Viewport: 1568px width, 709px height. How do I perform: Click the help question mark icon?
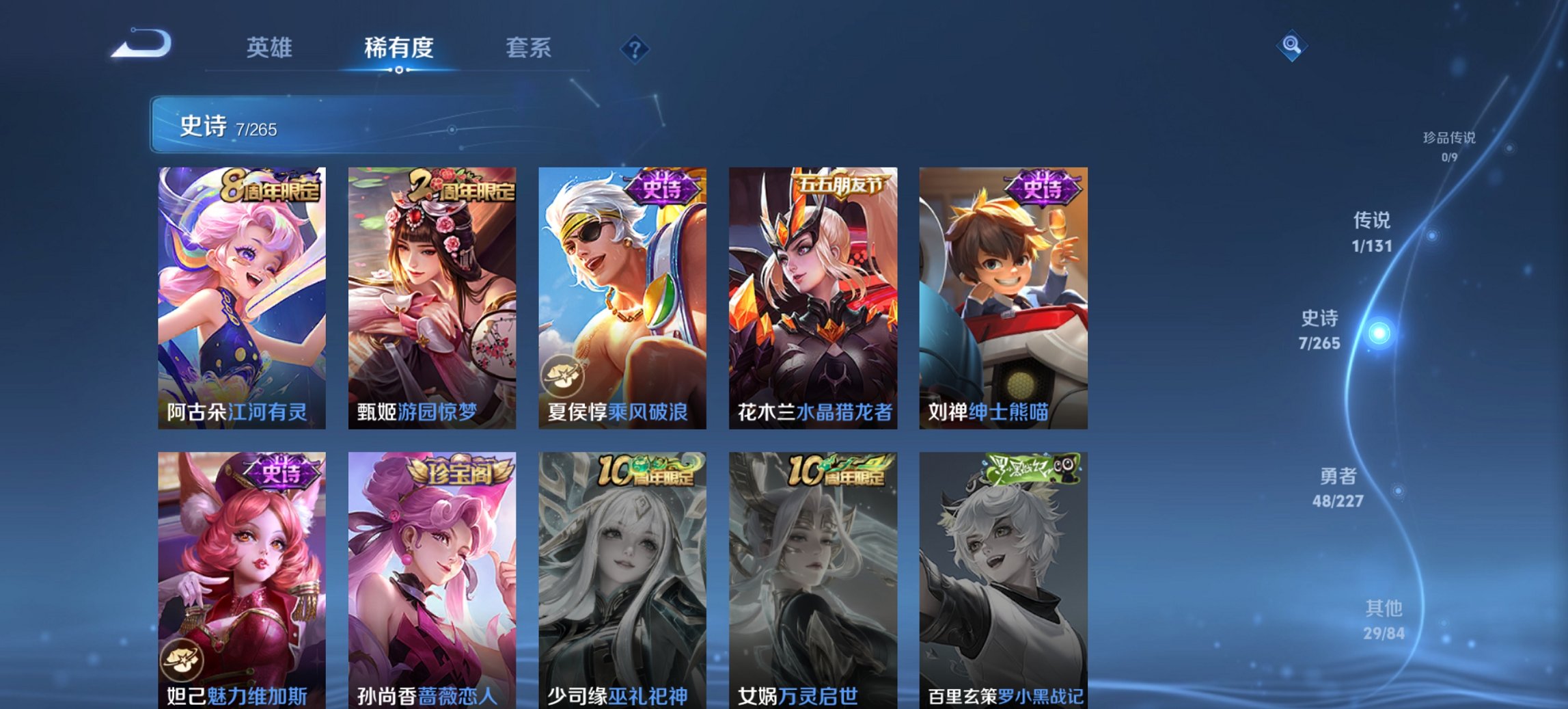(x=634, y=49)
